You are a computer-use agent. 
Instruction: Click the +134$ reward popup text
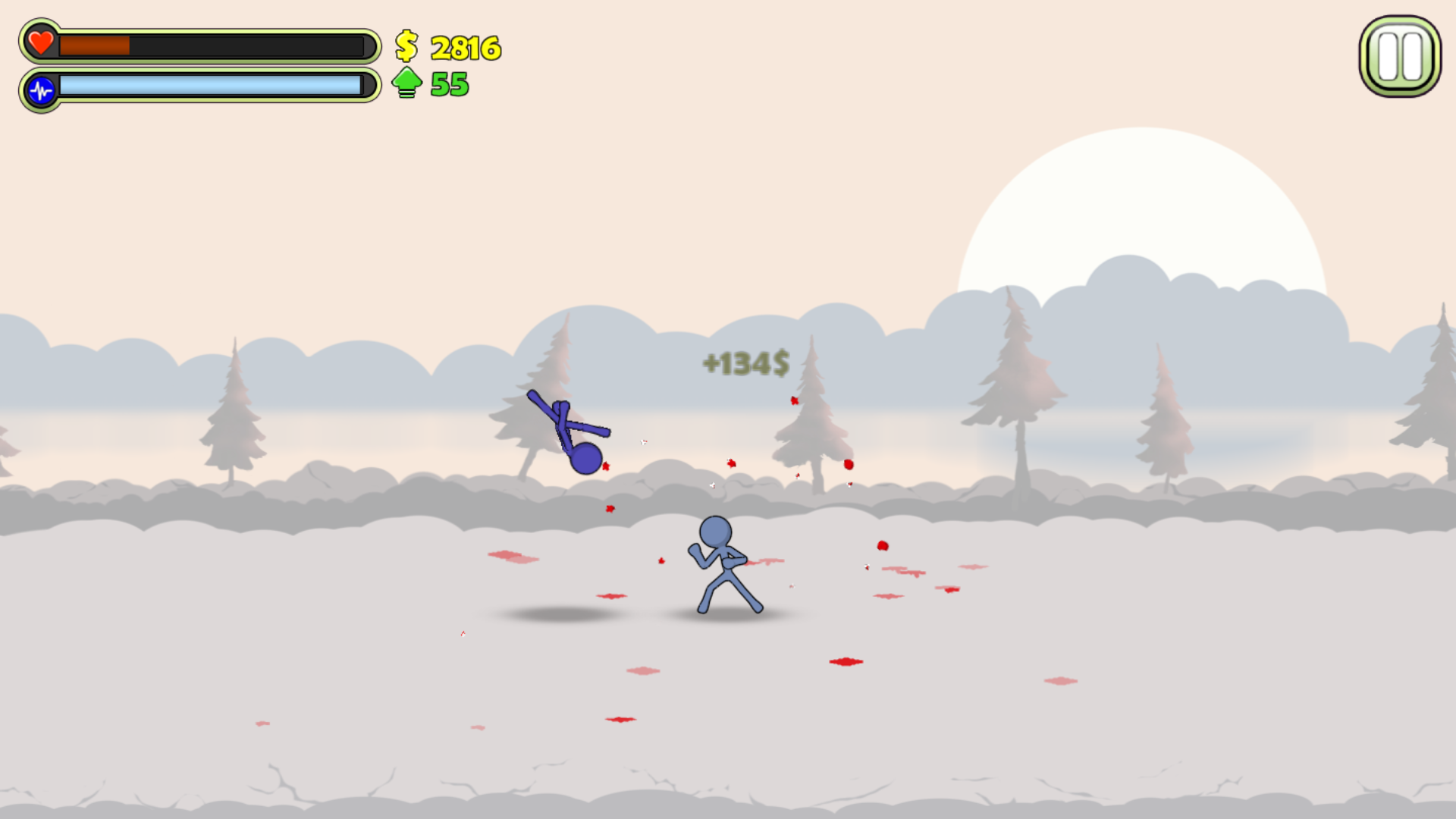coord(745,364)
